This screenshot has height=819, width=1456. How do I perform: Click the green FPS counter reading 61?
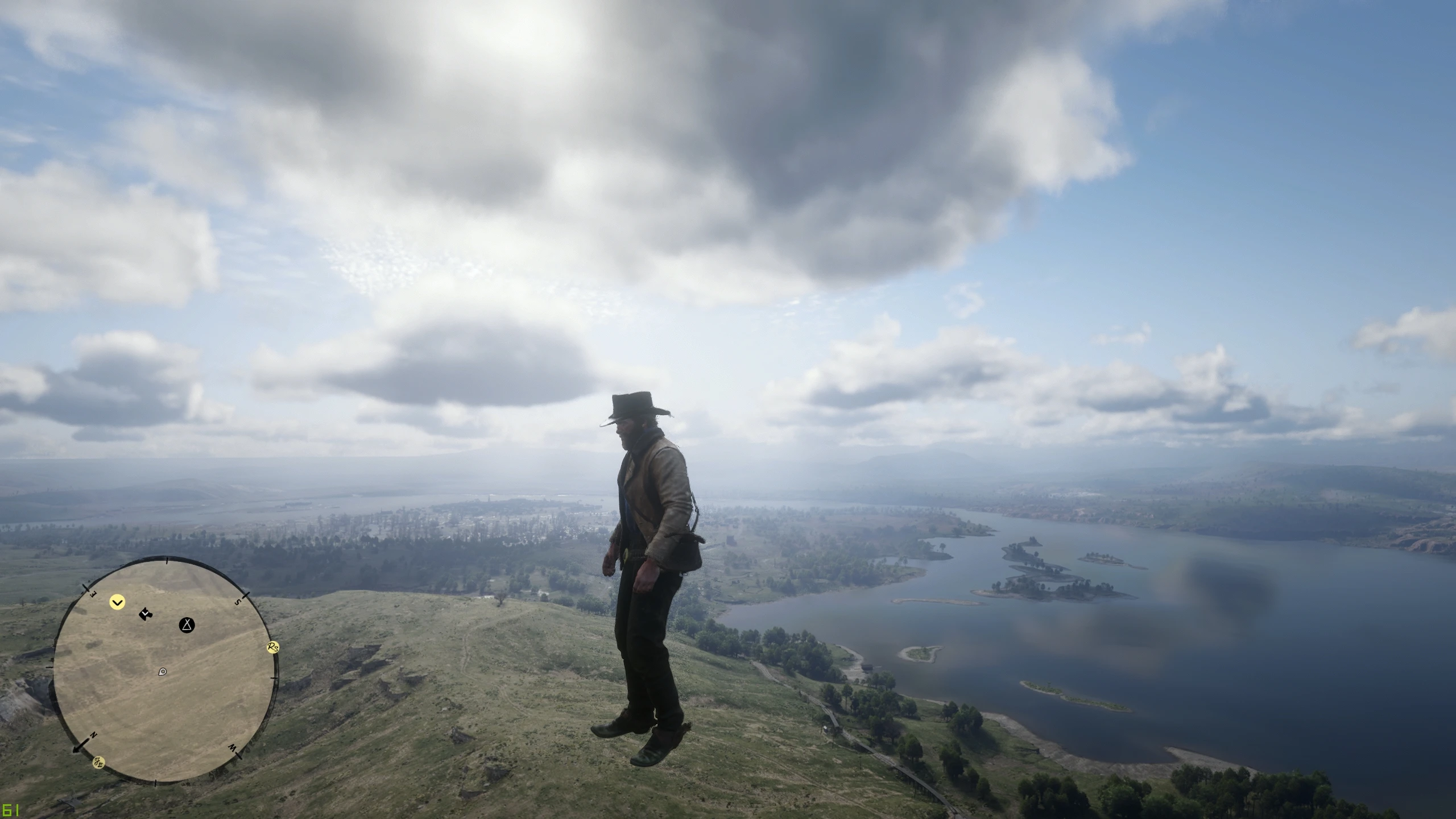click(11, 810)
